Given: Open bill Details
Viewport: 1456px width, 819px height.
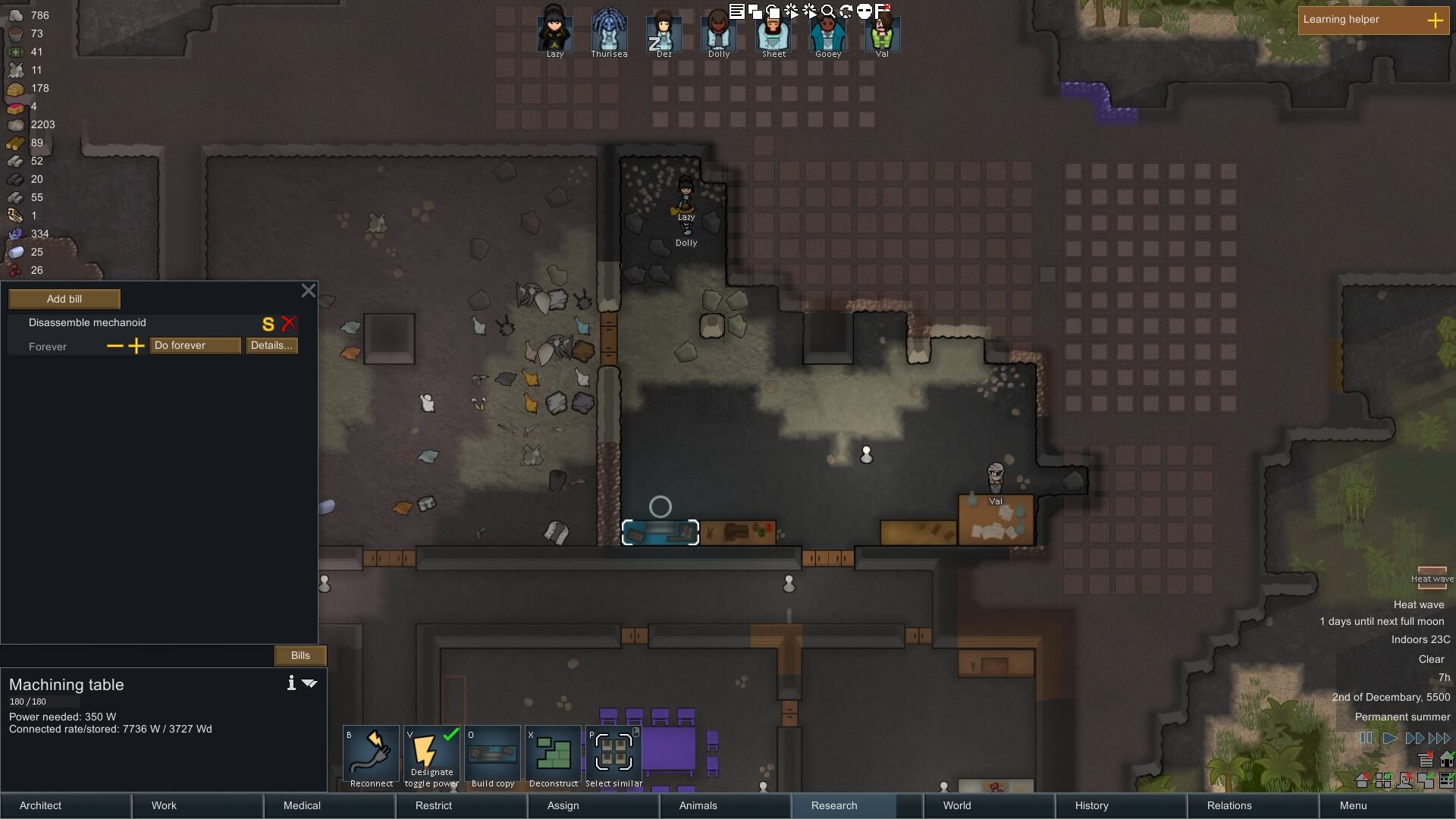Looking at the screenshot, I should [271, 346].
